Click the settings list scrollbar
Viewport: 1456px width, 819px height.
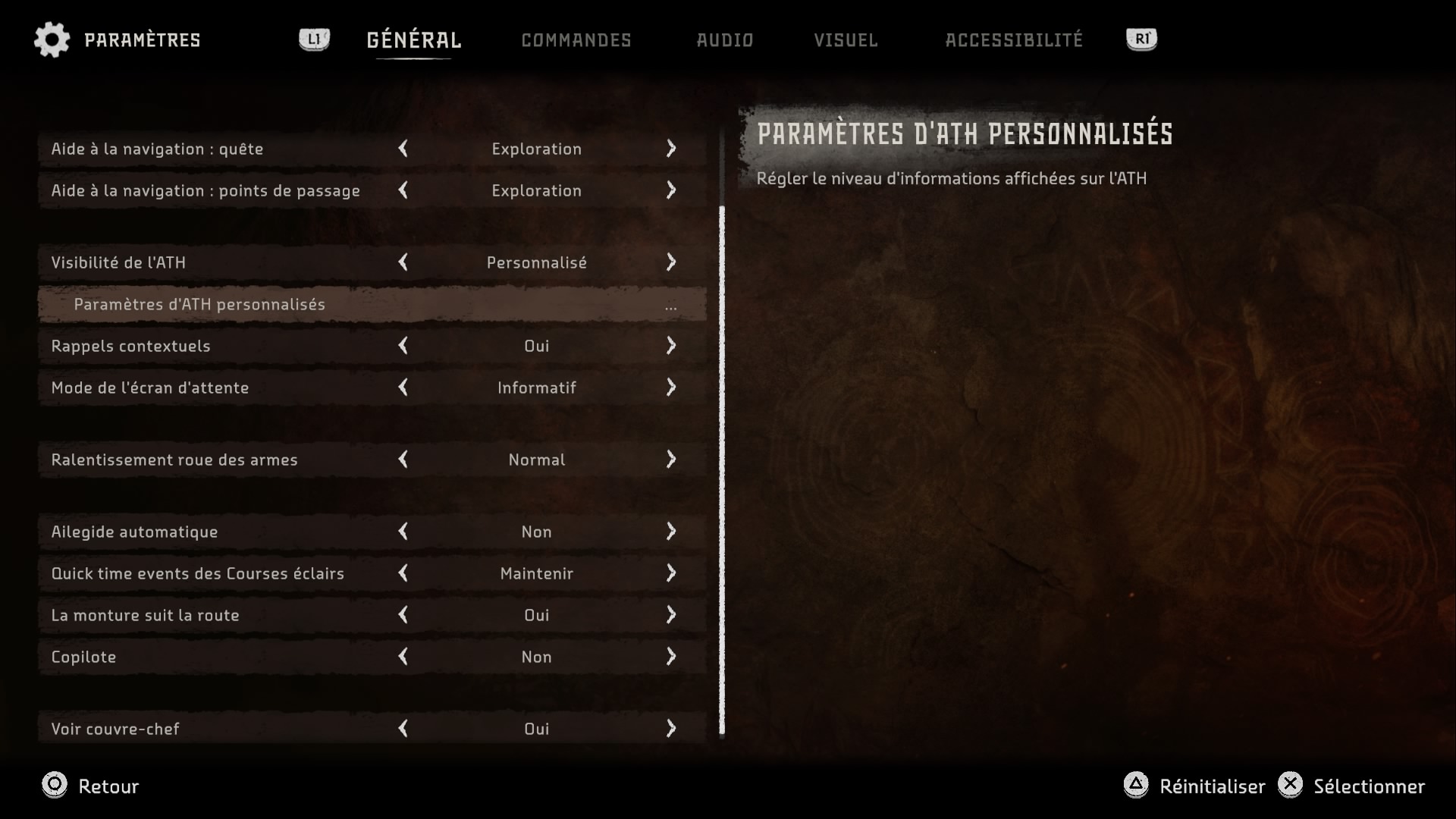pyautogui.click(x=722, y=470)
